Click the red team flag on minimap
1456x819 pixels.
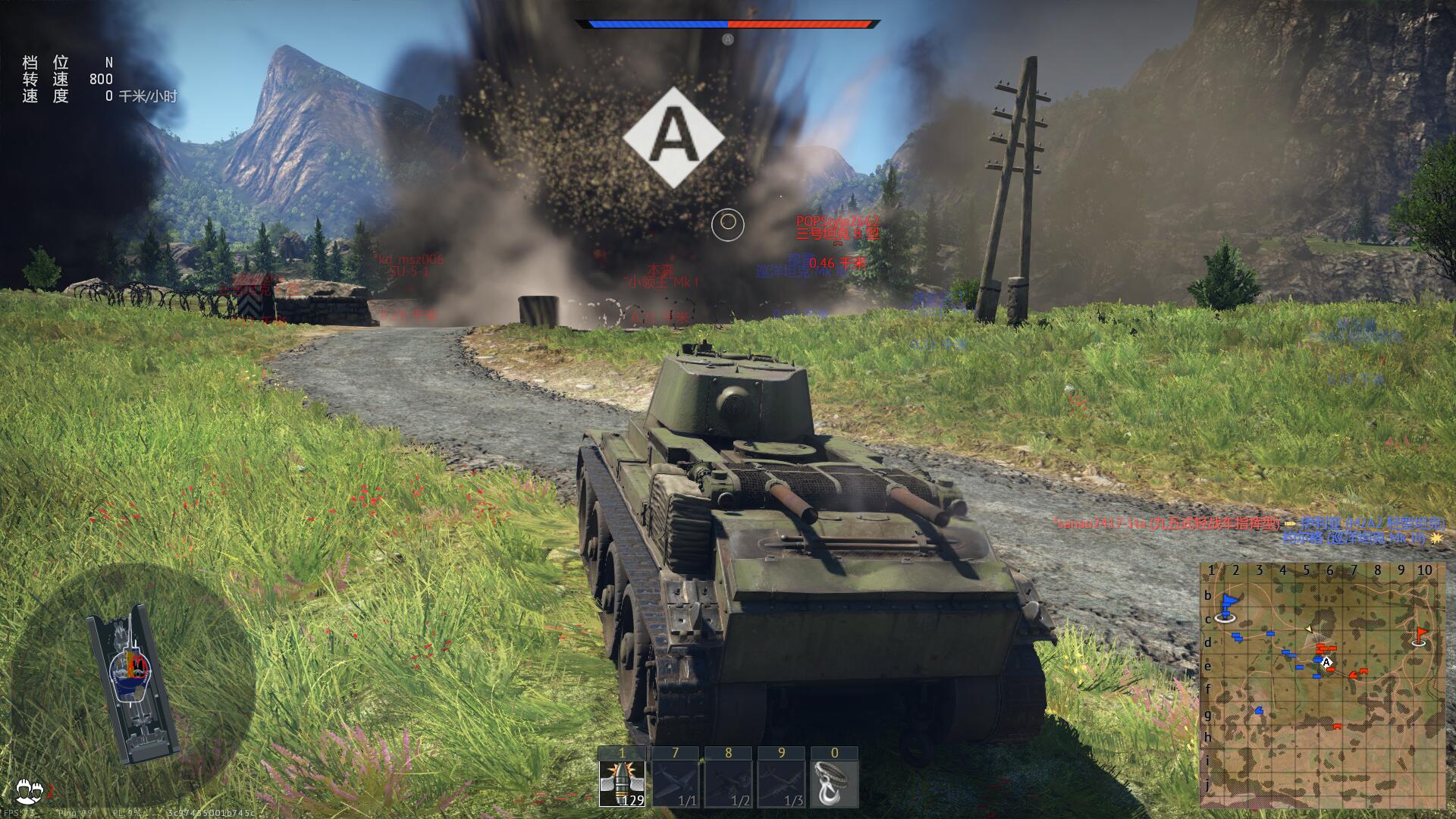click(x=1421, y=635)
